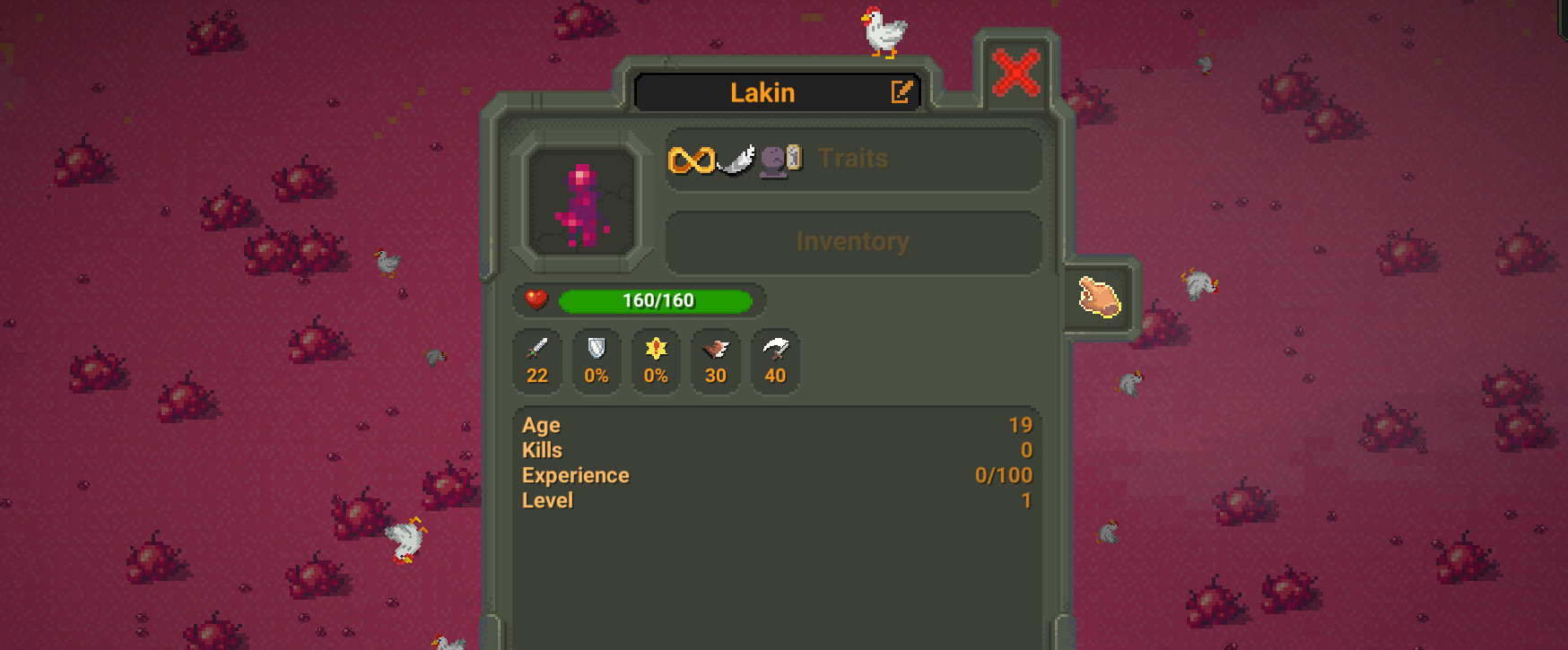Inspect the purple mush trait icon
The image size is (1568, 650).
click(x=772, y=162)
